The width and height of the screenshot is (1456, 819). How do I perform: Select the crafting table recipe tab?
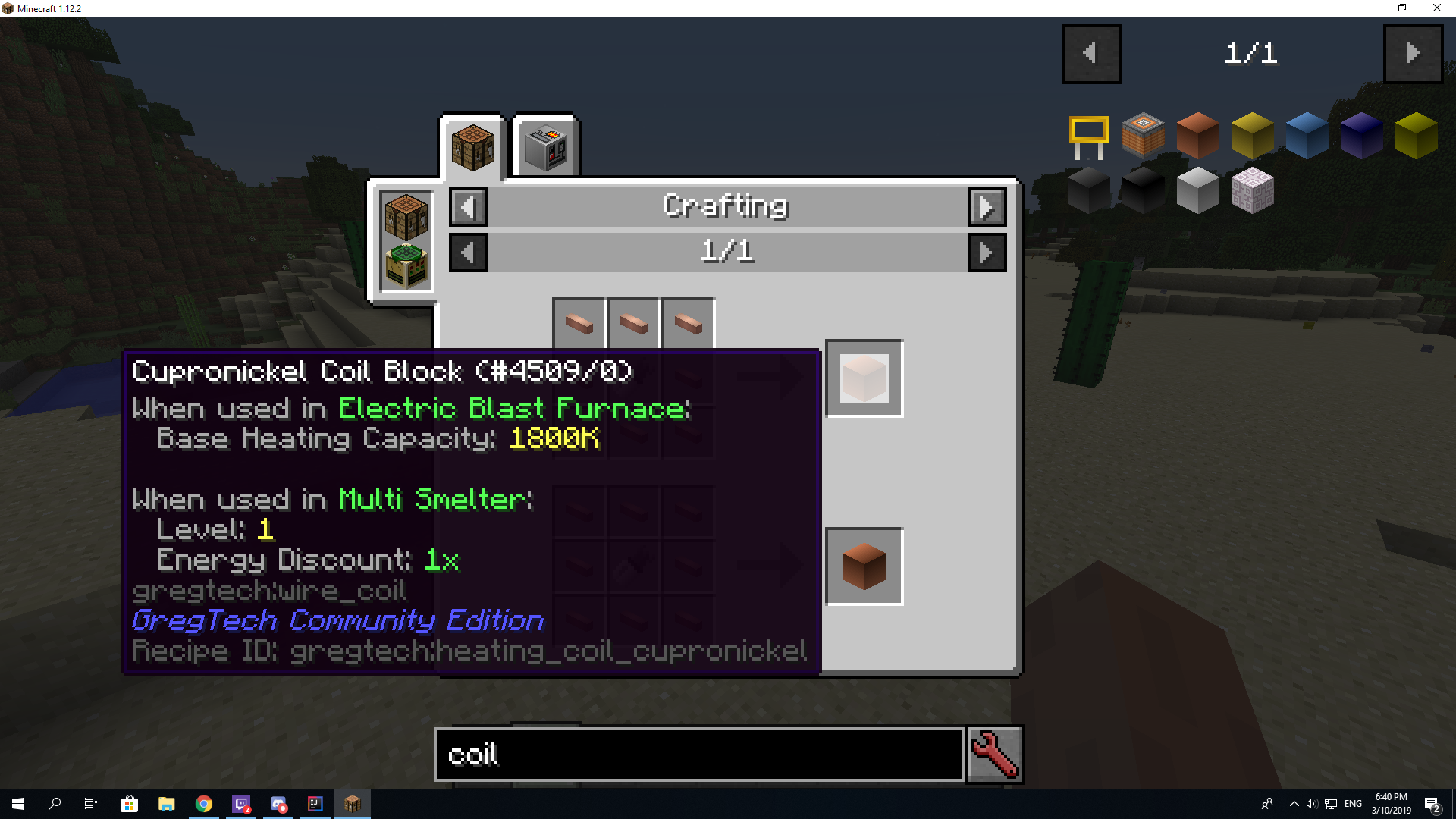(472, 146)
